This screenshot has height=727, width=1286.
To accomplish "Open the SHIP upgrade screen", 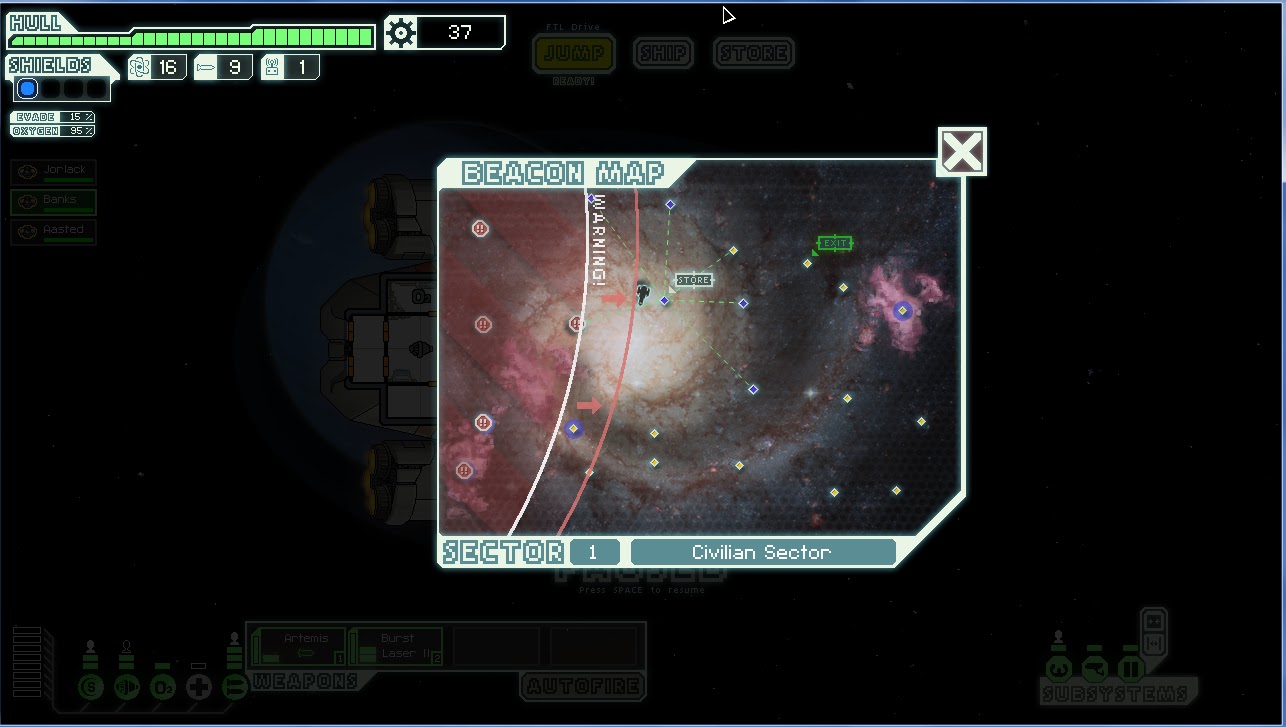I will pos(663,54).
